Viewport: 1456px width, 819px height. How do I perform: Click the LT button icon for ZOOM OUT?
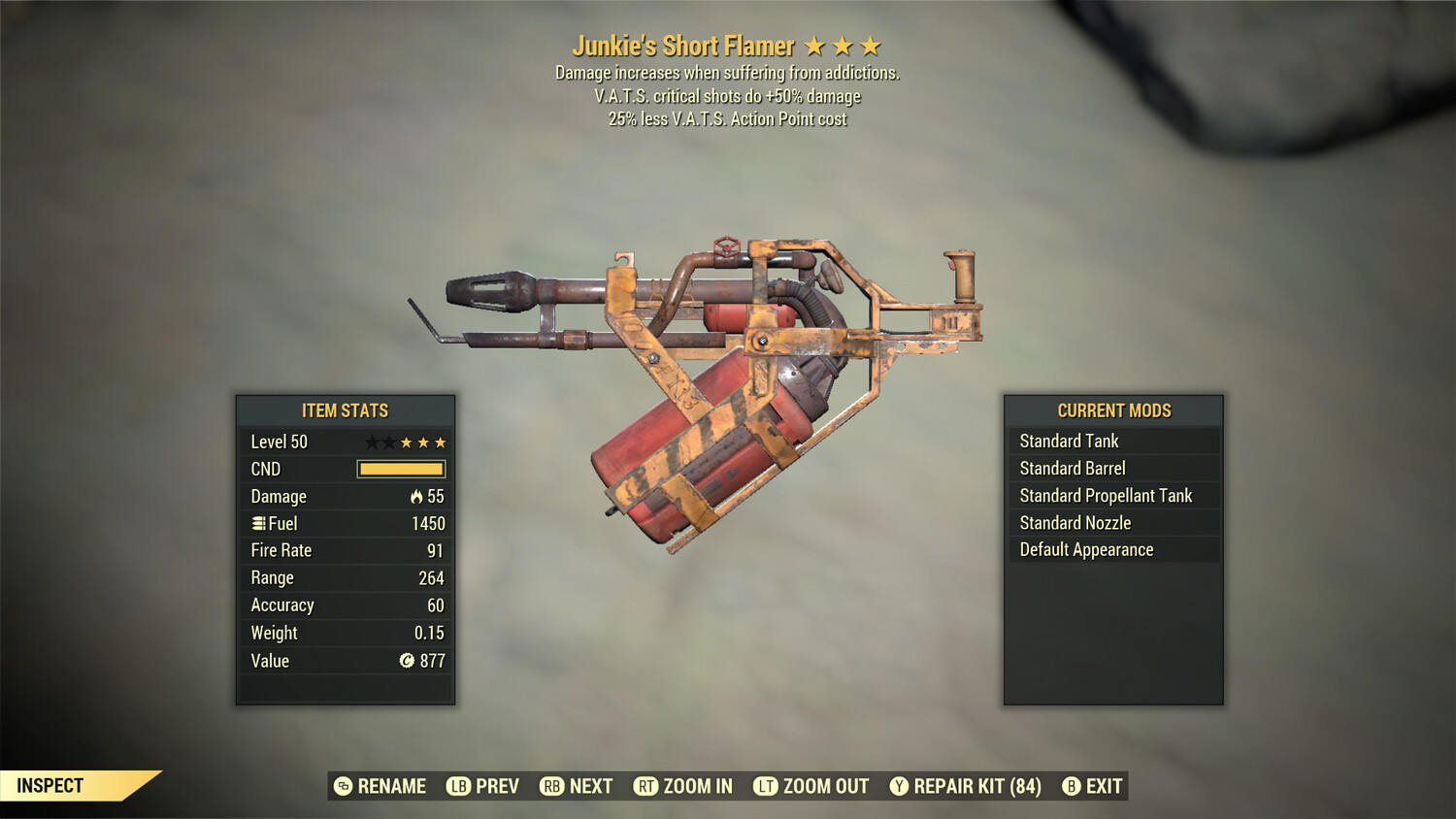(x=764, y=786)
